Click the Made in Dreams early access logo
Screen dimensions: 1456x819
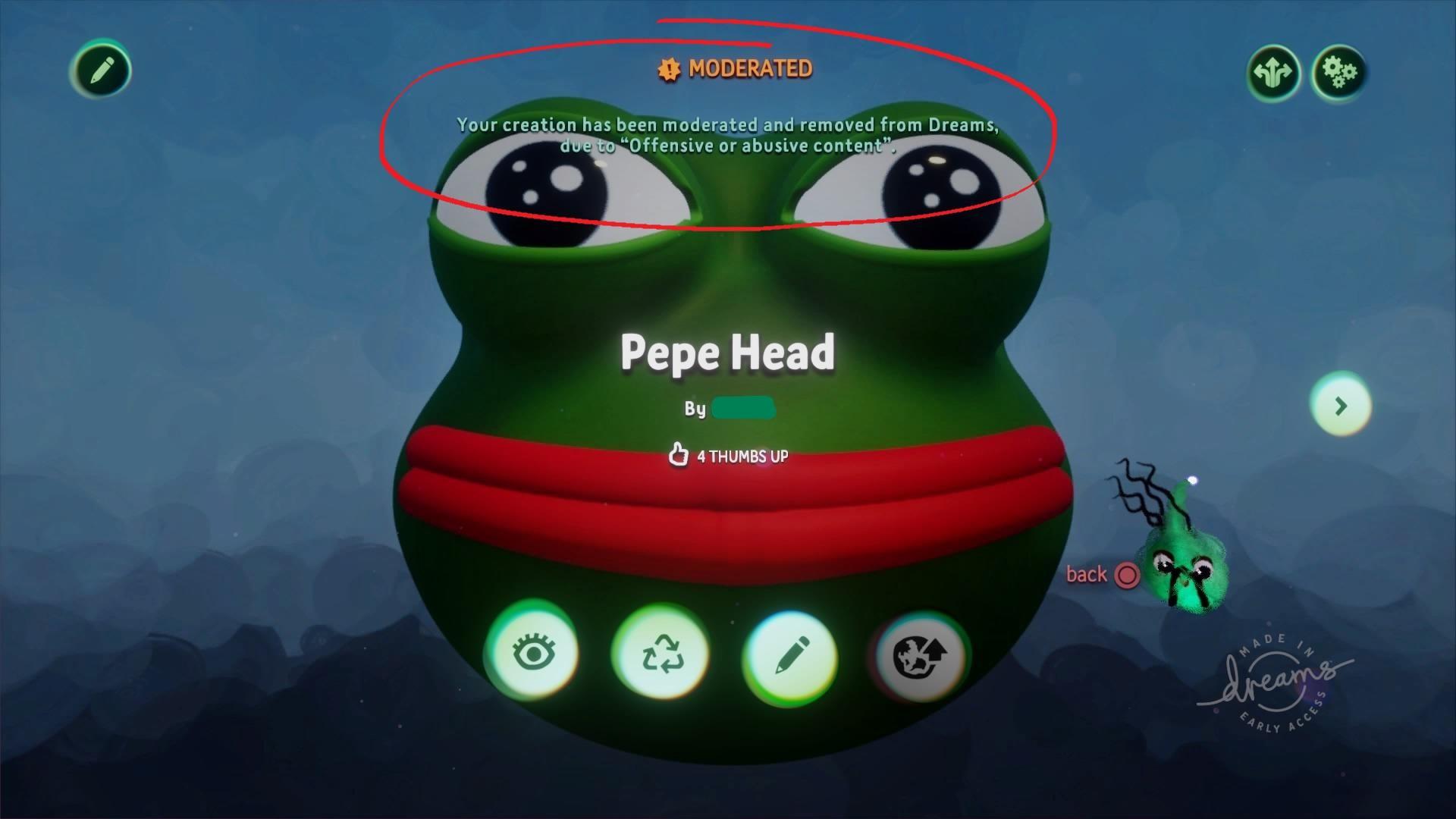1280,684
